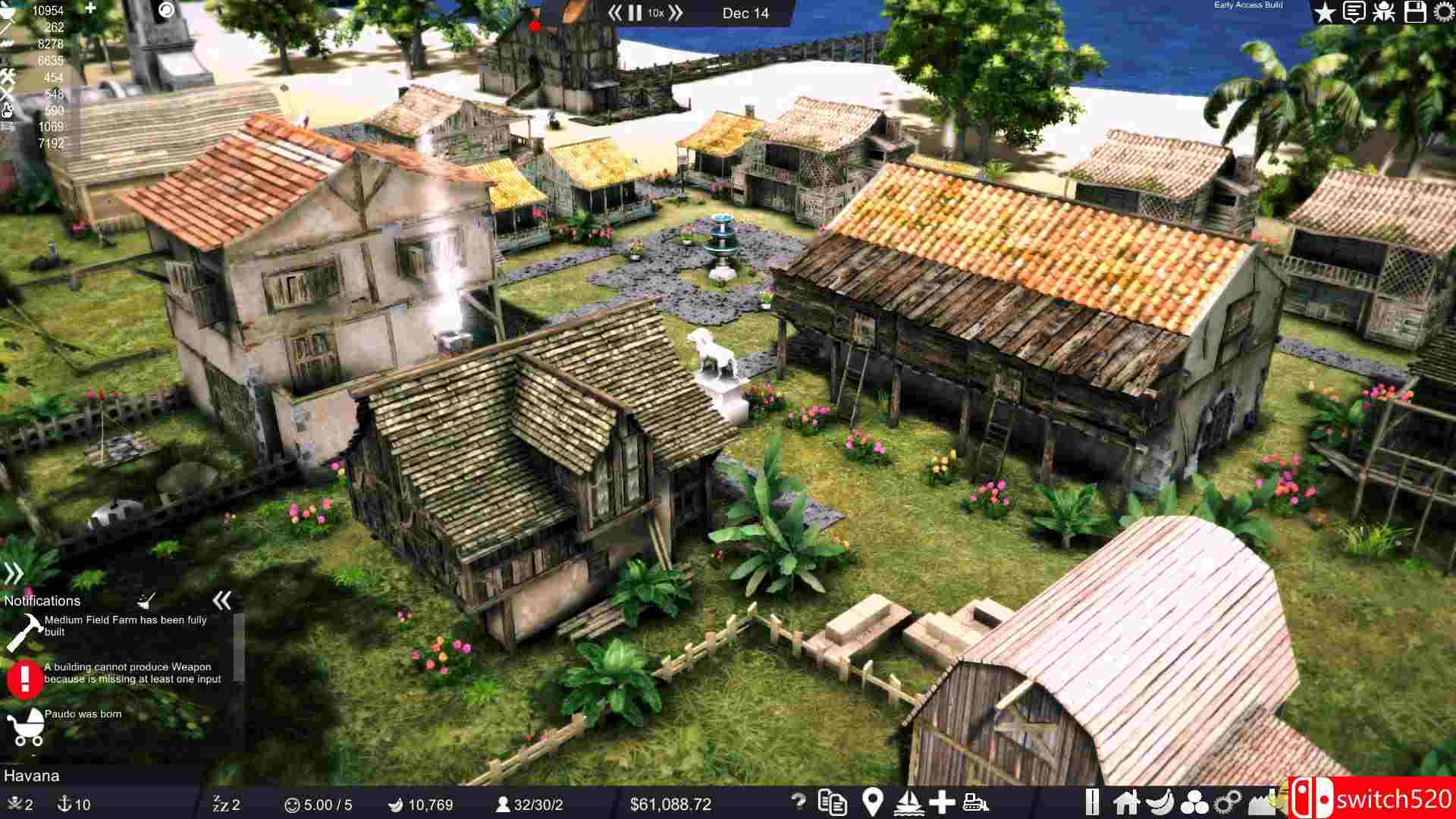
Task: Pause the game simulation
Action: 634,13
